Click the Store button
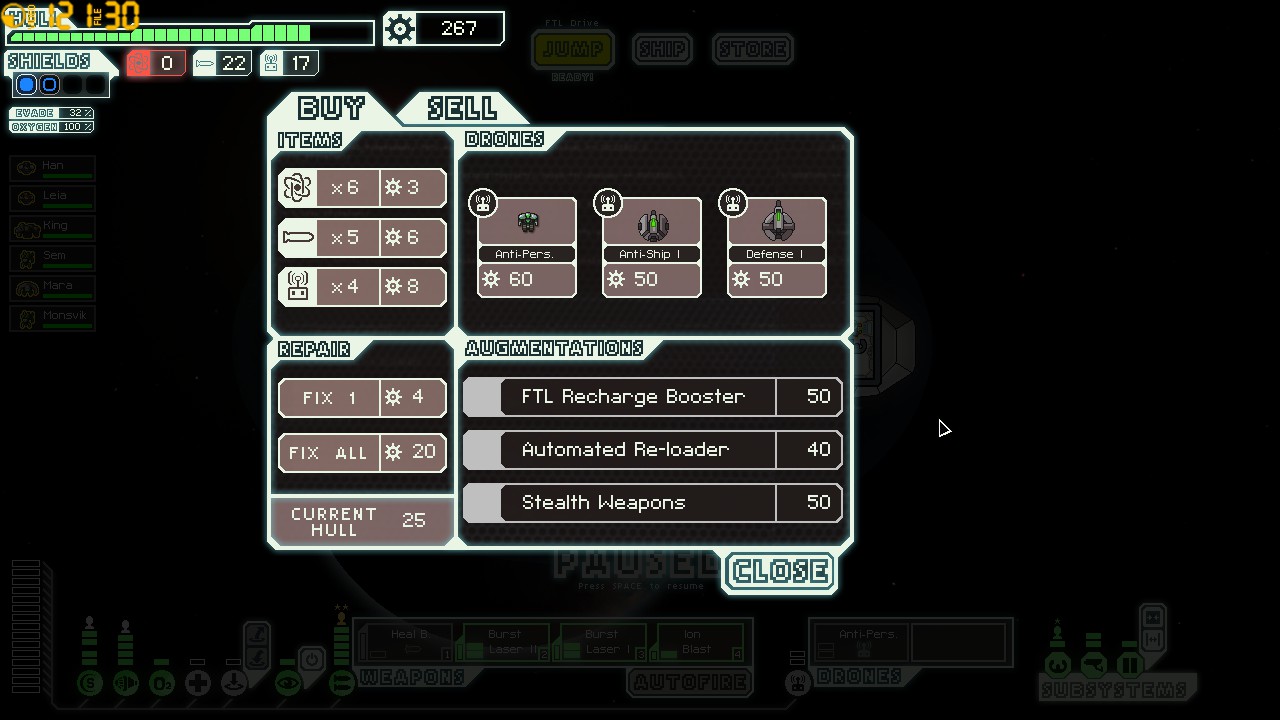The width and height of the screenshot is (1280, 720). 753,49
